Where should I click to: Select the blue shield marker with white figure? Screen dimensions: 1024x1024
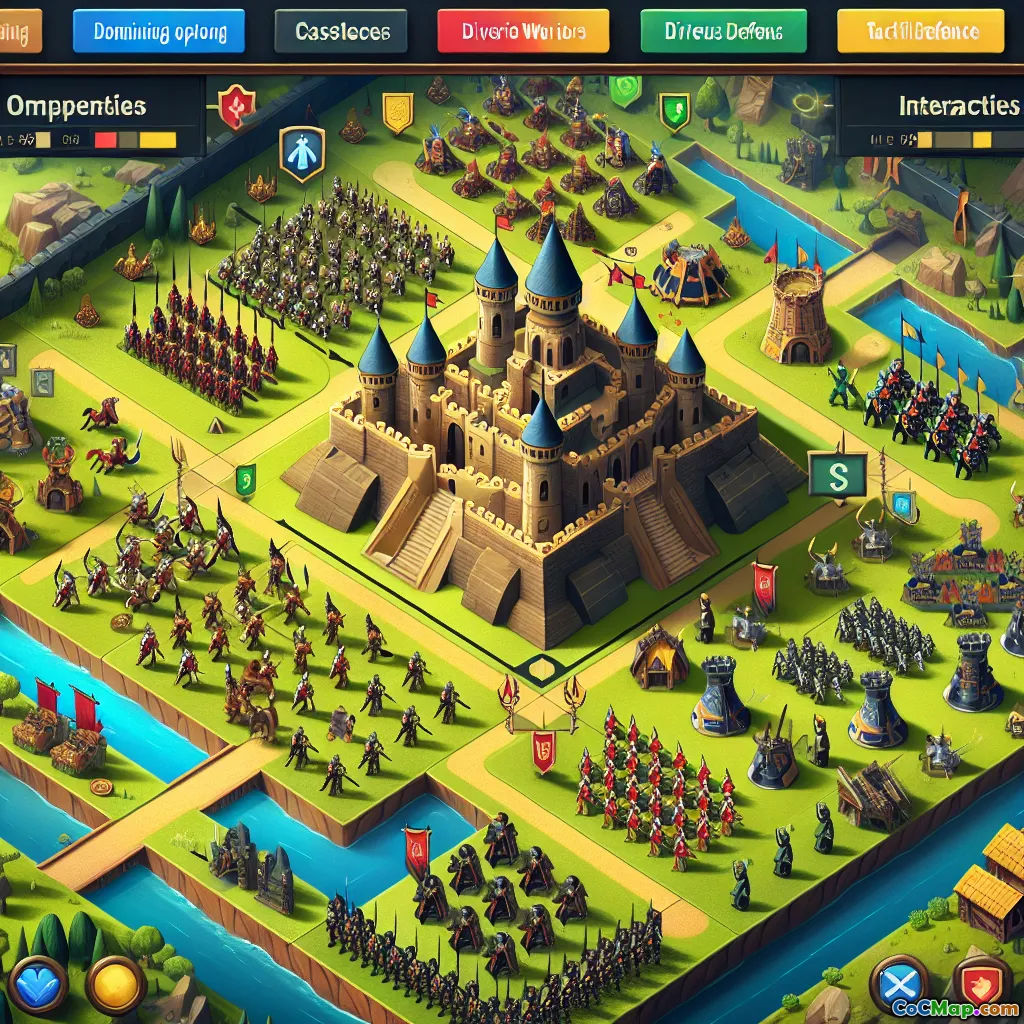tap(301, 154)
